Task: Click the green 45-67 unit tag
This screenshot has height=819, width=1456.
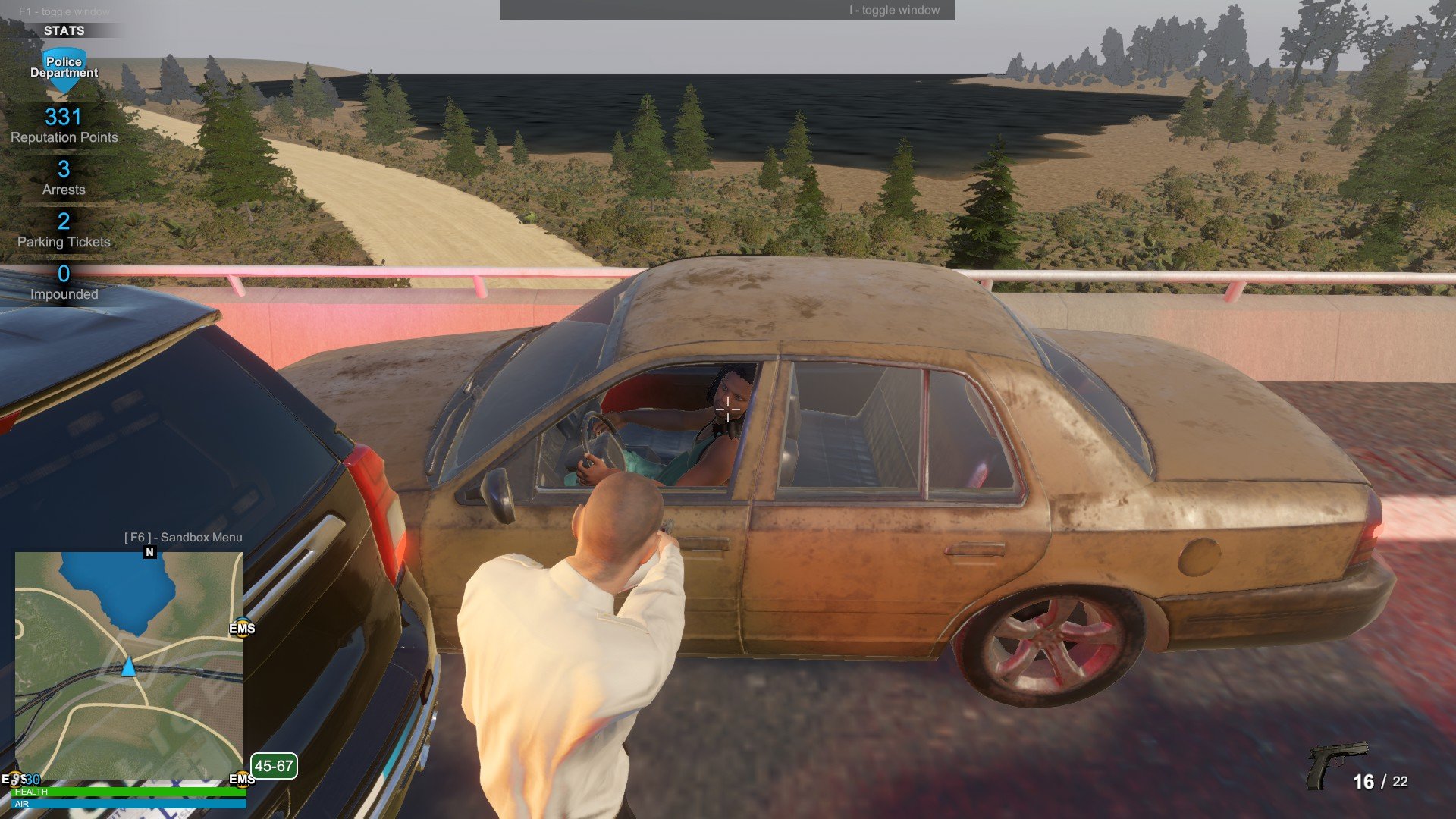Action: point(274,766)
